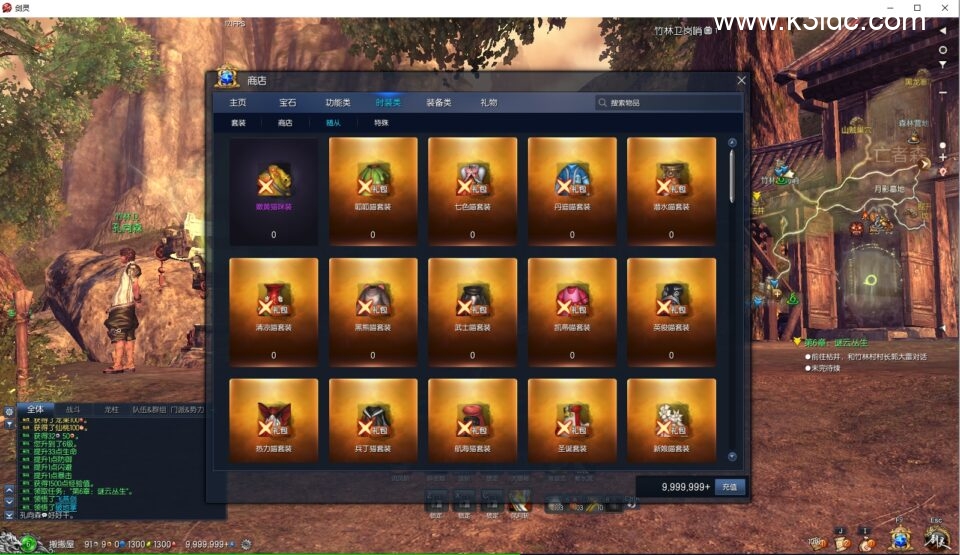Choose the 丹猫猫套装 gift pack
This screenshot has width=960, height=555.
[572, 191]
